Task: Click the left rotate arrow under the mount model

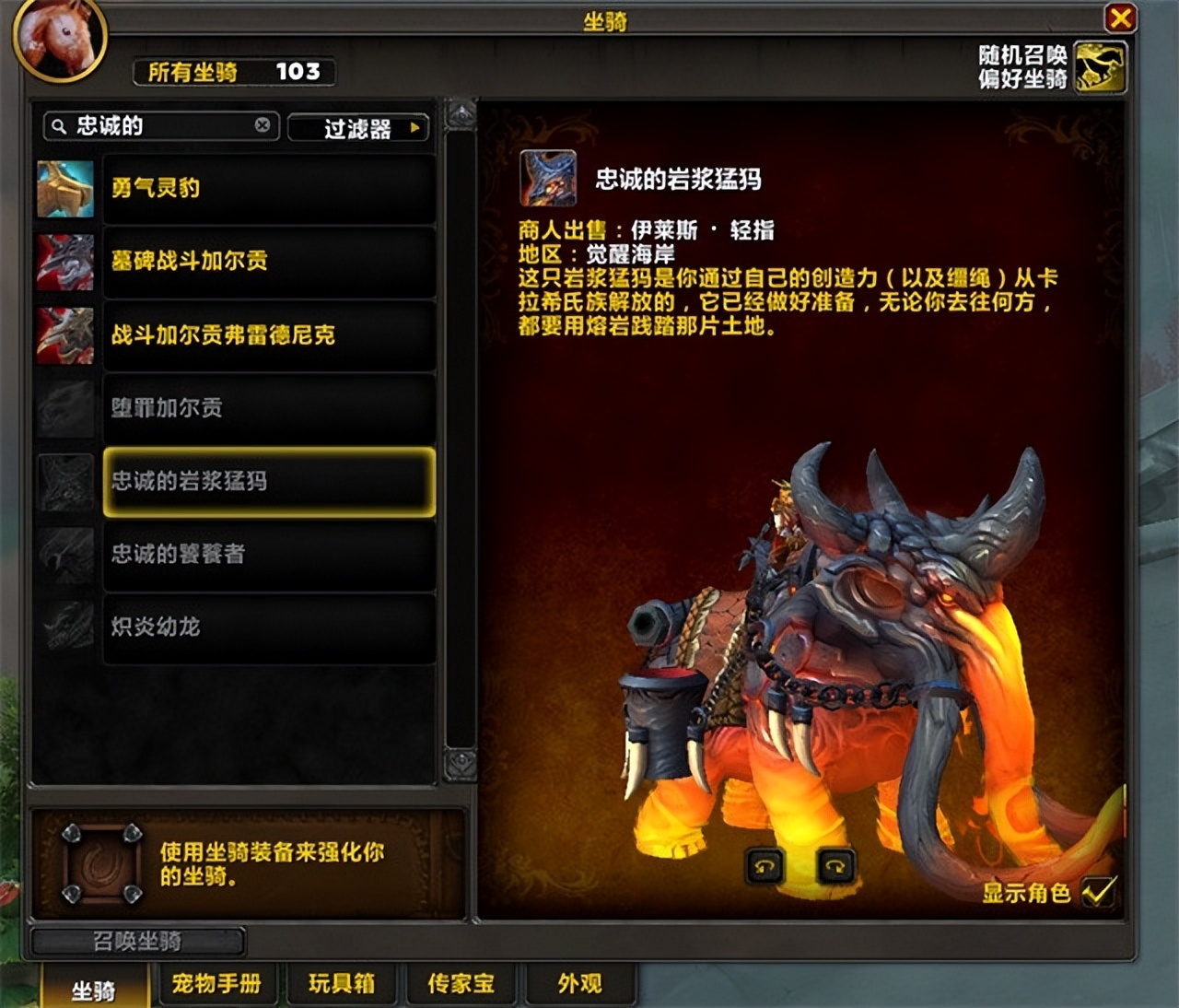Action: click(x=763, y=866)
